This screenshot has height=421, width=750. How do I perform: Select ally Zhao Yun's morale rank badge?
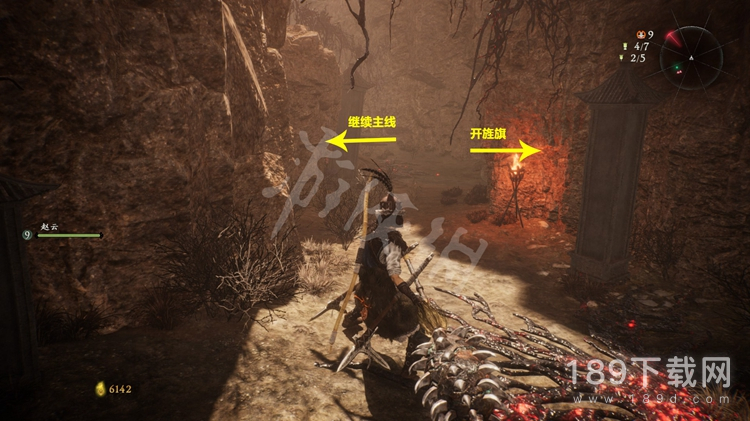(x=27, y=235)
